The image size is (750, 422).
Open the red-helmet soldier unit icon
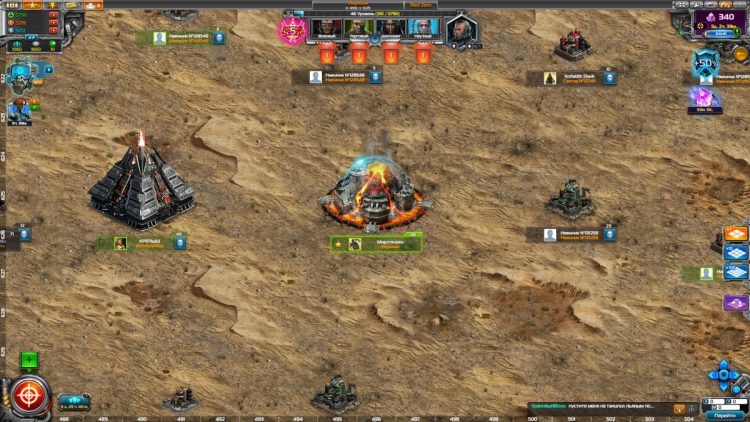pos(20,112)
